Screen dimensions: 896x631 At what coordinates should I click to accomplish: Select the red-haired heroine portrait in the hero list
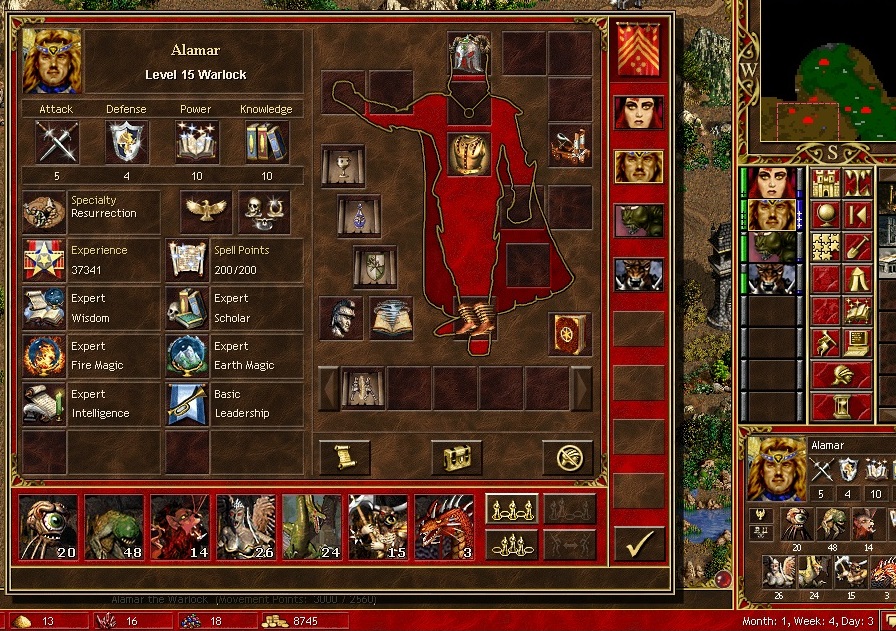[x=638, y=112]
